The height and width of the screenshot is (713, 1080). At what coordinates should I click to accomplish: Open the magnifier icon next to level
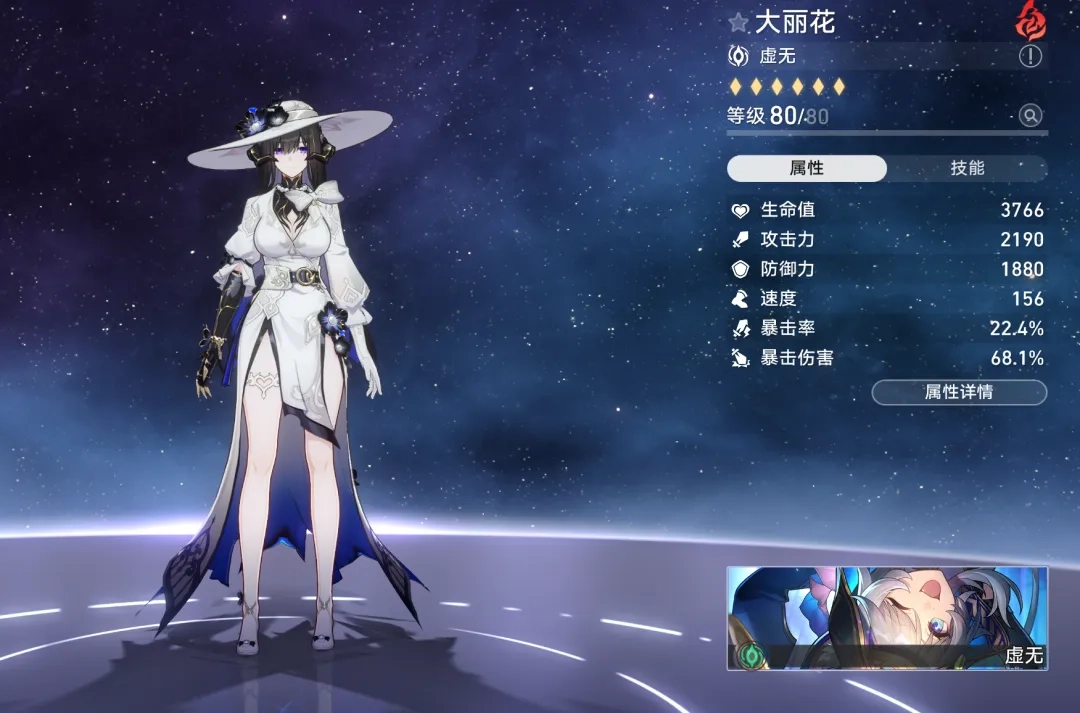click(1031, 116)
